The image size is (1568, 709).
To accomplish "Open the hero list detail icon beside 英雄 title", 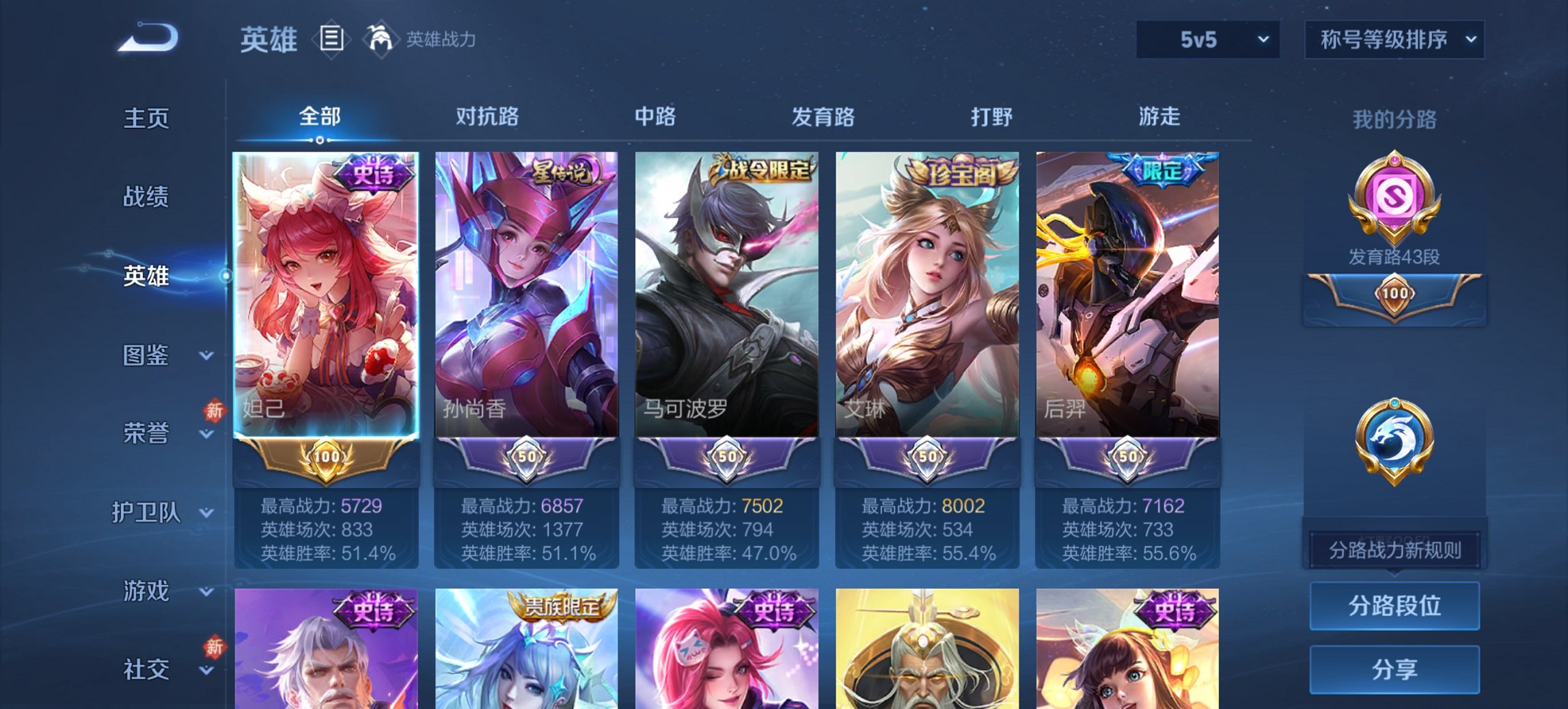I will (x=333, y=40).
